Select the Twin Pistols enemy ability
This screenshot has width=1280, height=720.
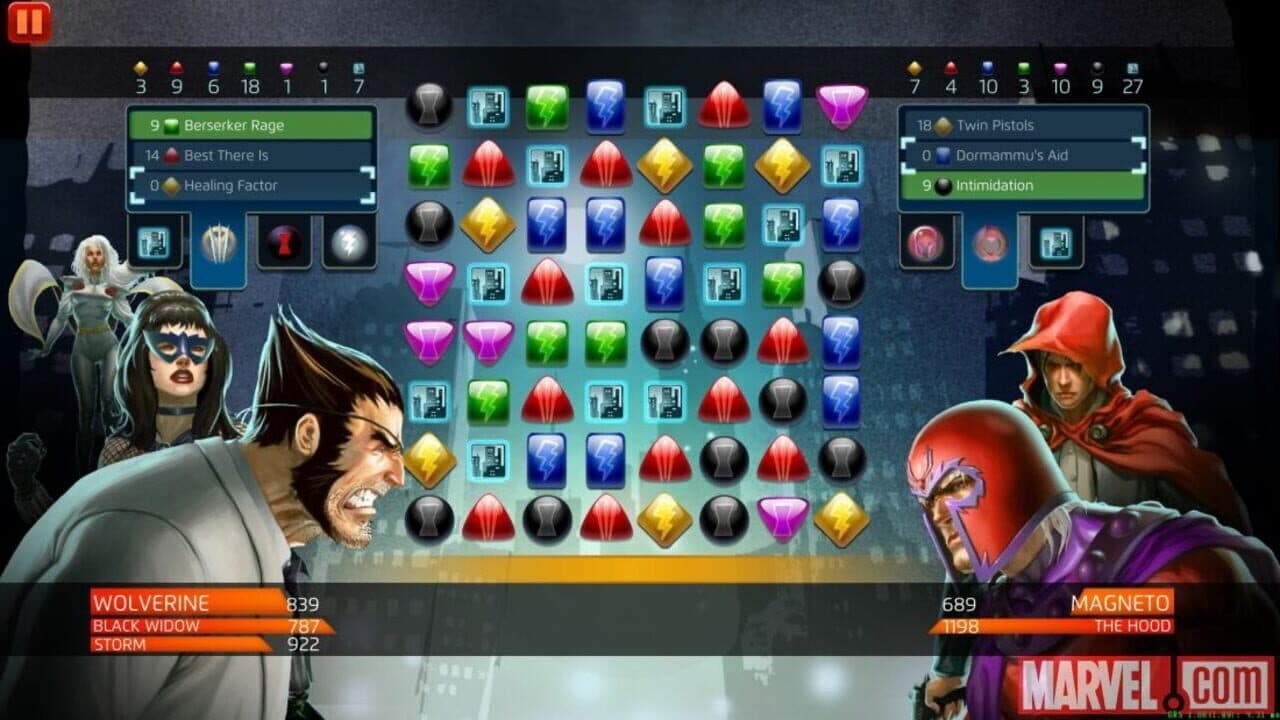tap(1021, 125)
